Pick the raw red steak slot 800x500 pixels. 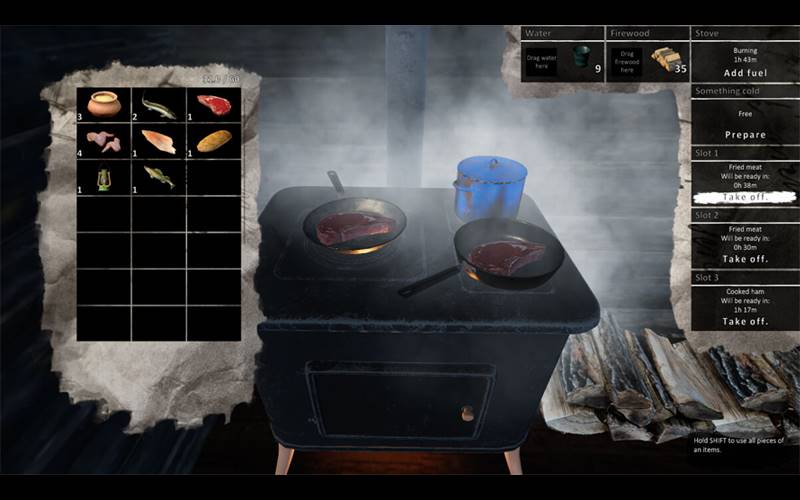214,105
